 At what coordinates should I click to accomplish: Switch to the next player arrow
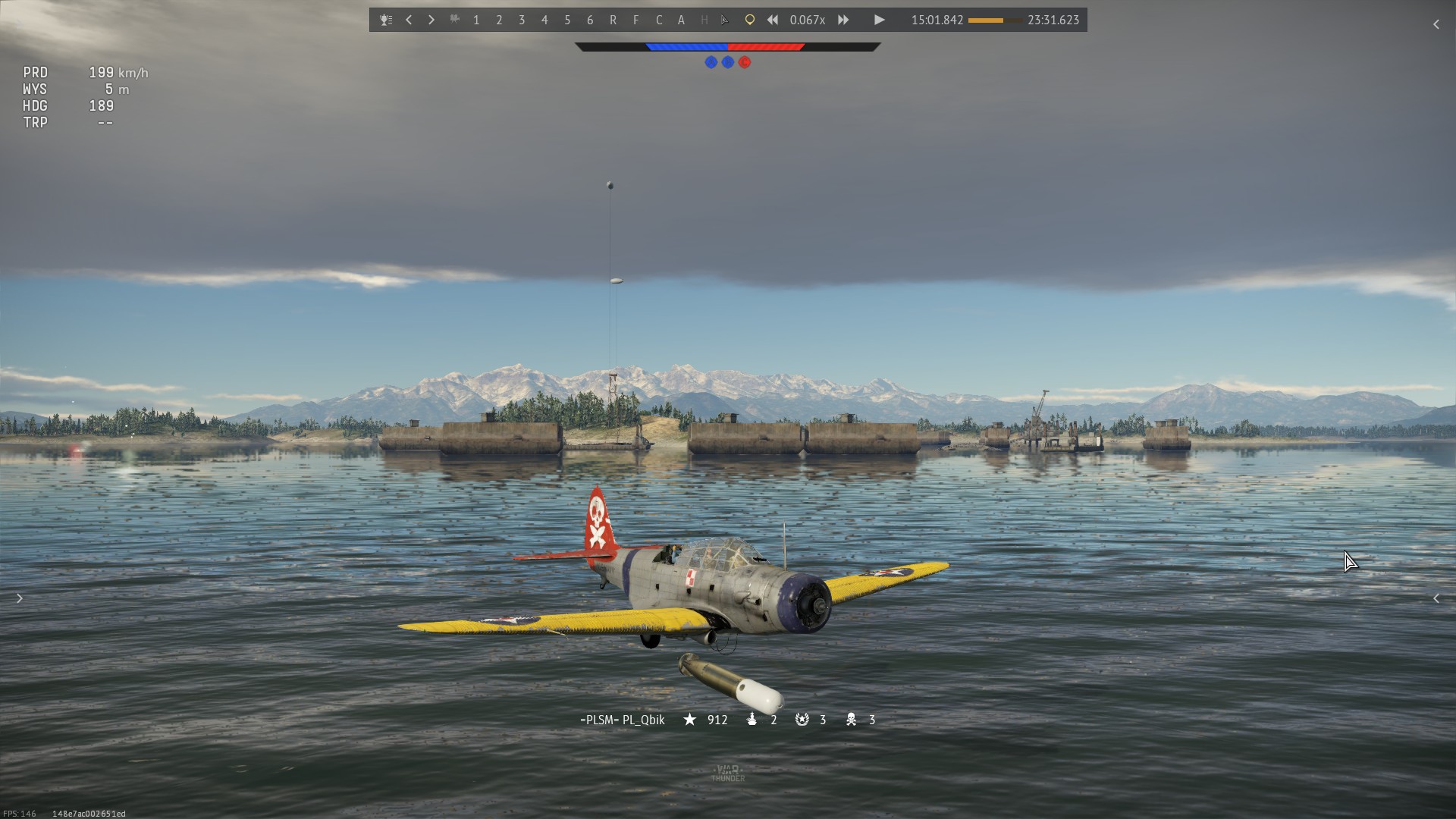(x=431, y=20)
